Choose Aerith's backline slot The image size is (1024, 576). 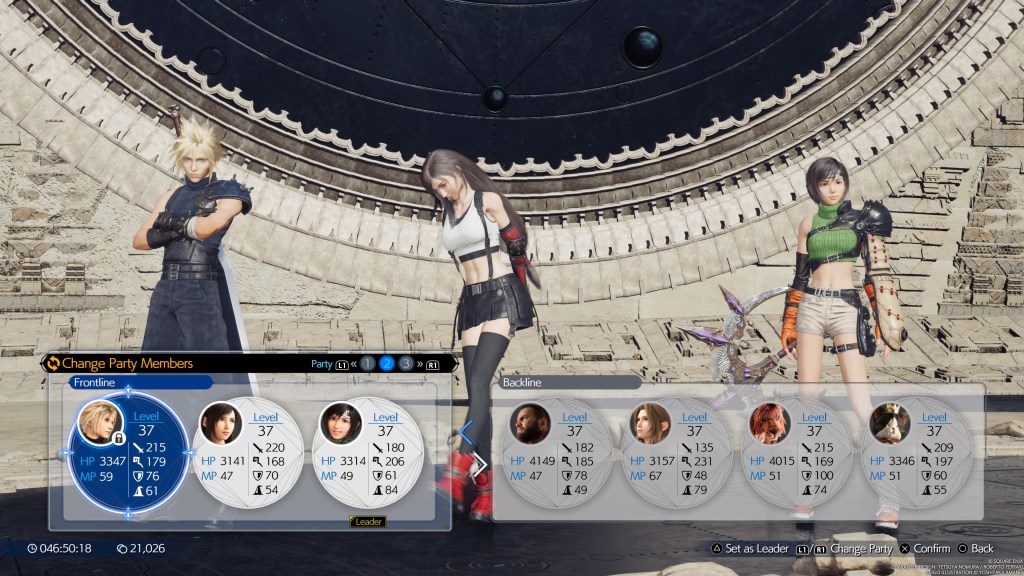tap(678, 455)
